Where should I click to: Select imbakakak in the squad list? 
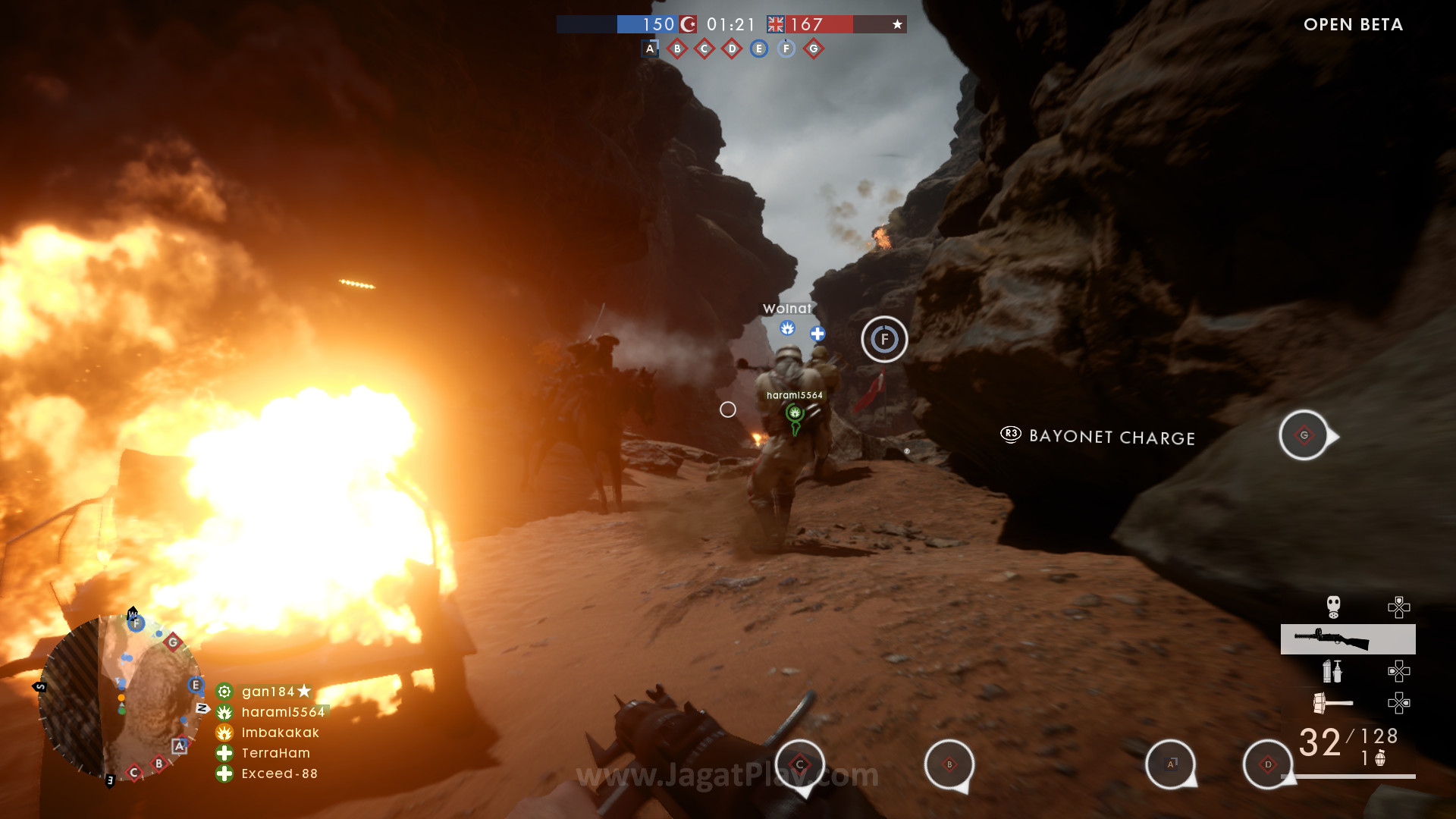point(280,733)
